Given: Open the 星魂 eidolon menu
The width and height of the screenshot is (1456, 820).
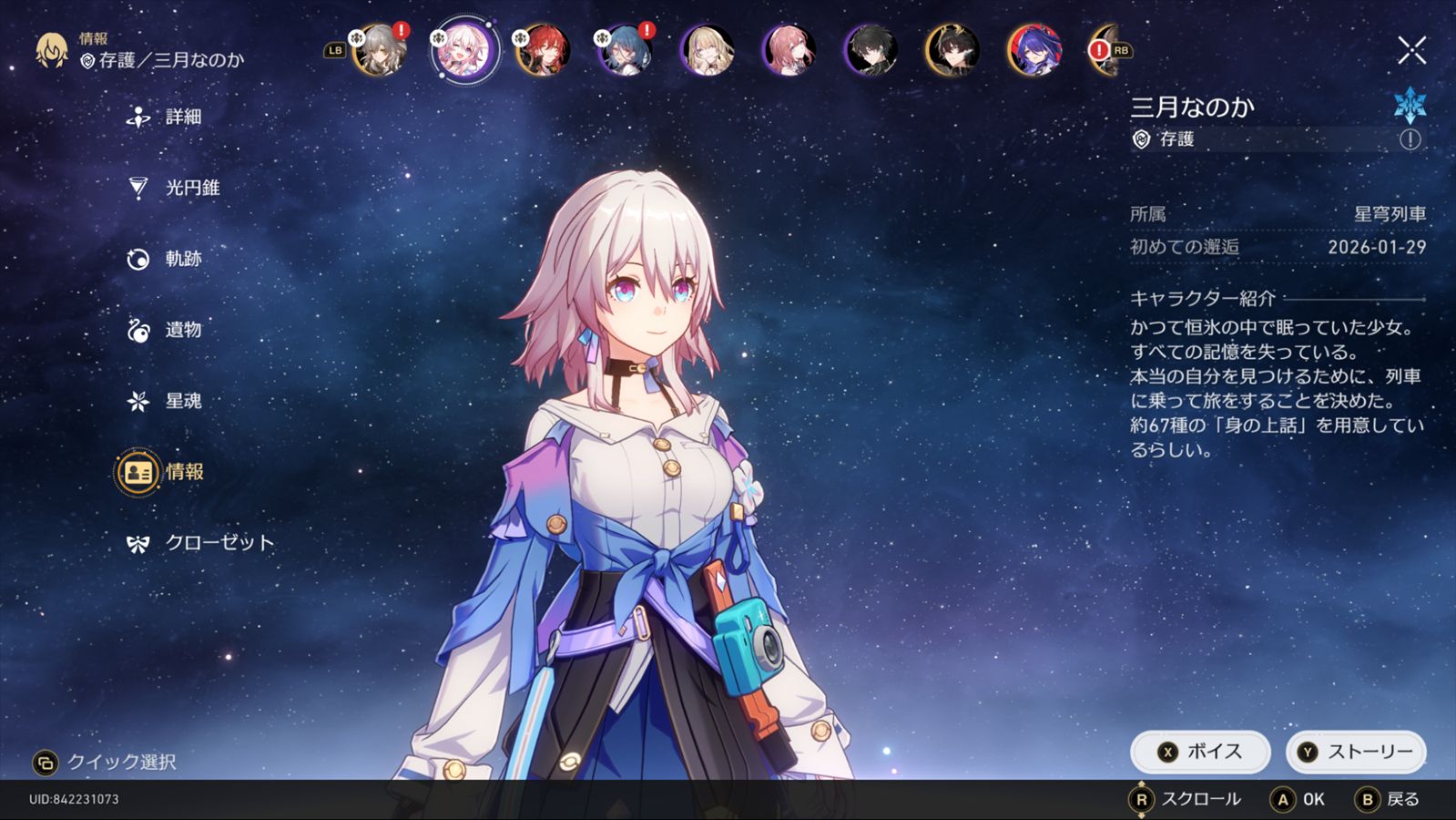Looking at the screenshot, I should tap(165, 401).
